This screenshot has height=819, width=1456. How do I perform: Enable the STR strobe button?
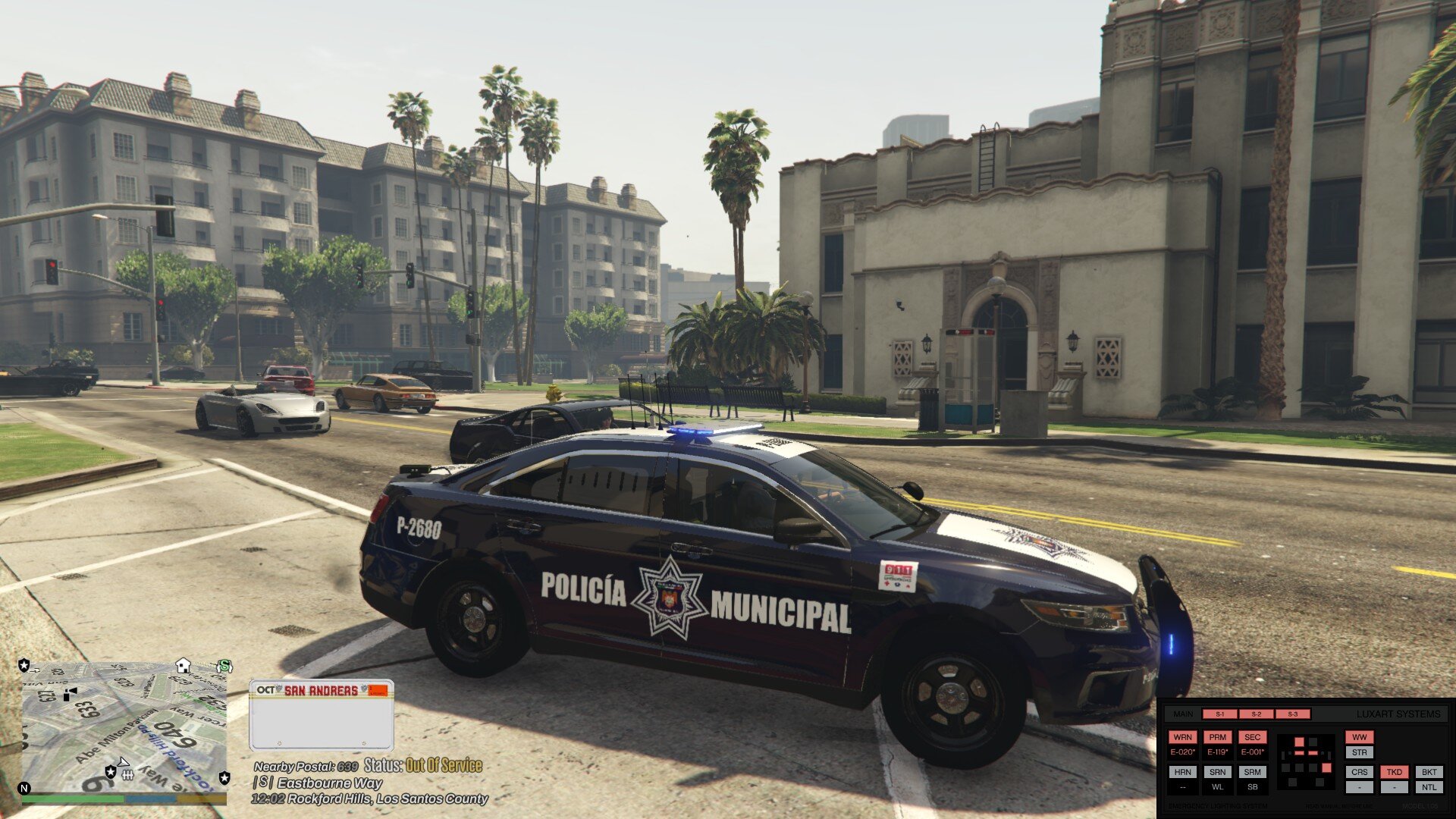point(1359,752)
